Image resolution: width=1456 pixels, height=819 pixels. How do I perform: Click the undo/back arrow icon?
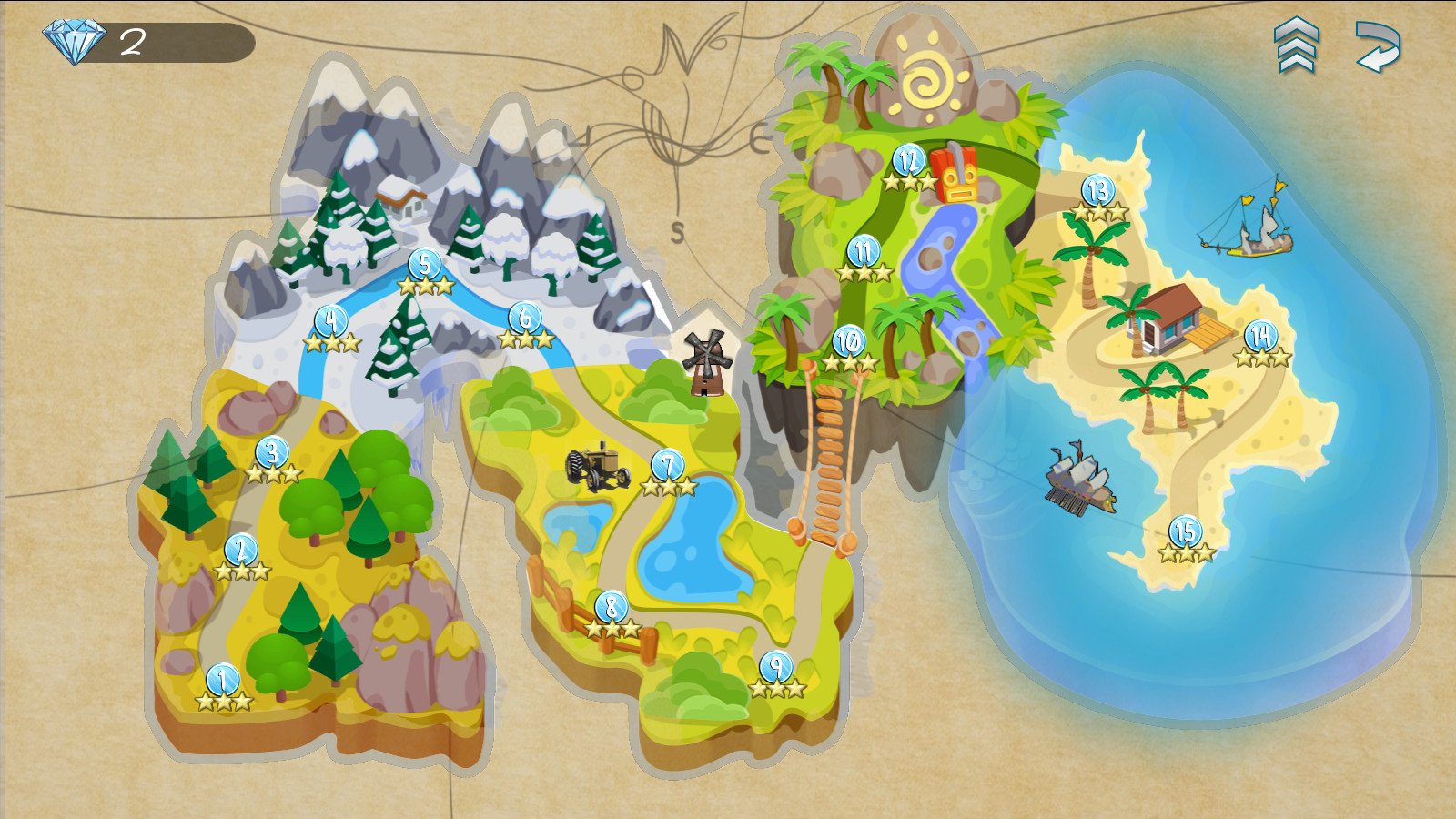(1377, 47)
